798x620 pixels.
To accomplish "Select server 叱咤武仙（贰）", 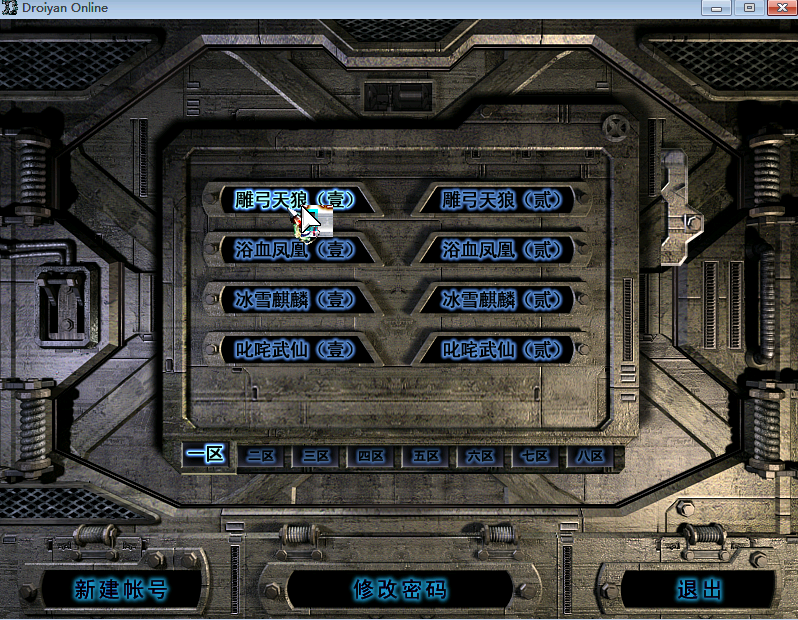I will (x=502, y=350).
